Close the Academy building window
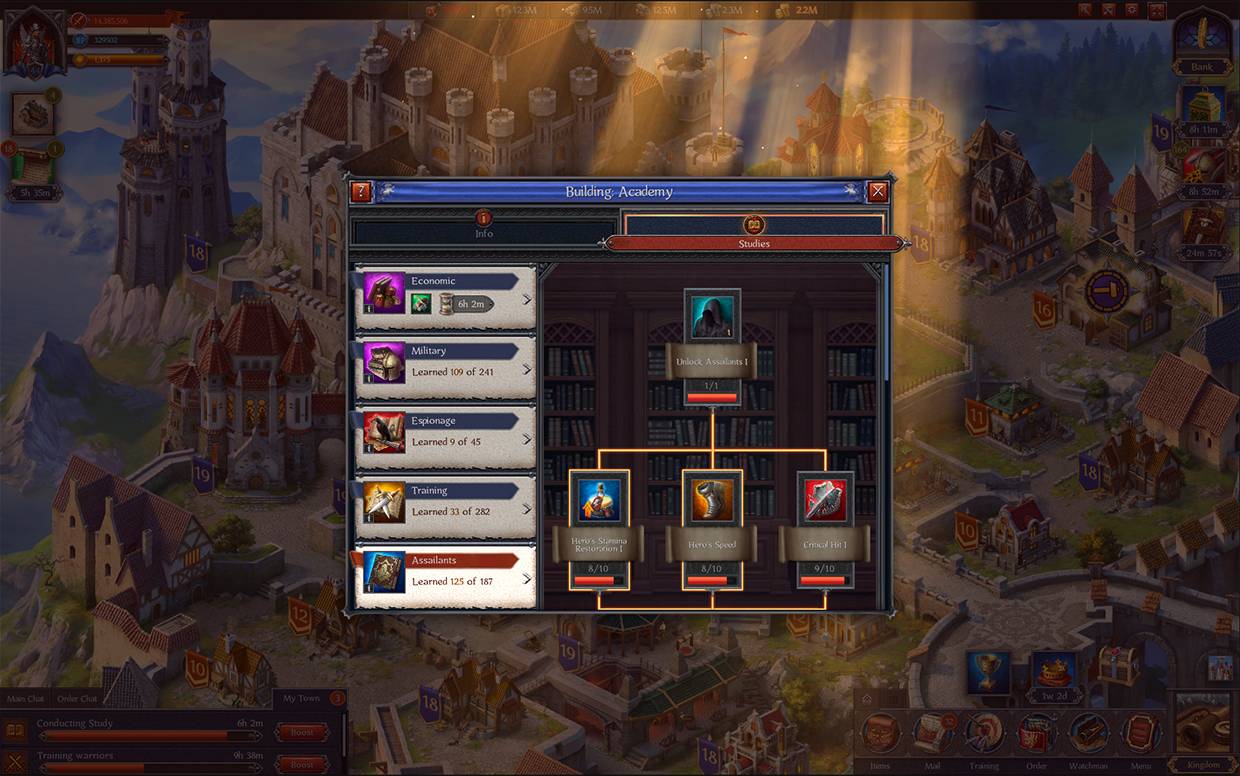Viewport: 1240px width, 776px height. coord(877,192)
